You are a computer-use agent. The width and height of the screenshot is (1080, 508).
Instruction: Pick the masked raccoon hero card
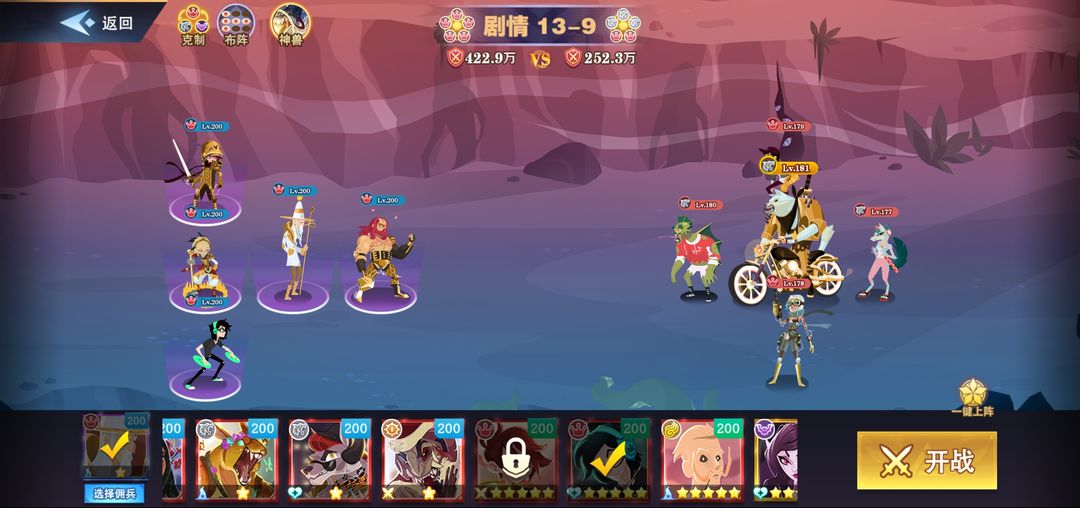point(330,458)
